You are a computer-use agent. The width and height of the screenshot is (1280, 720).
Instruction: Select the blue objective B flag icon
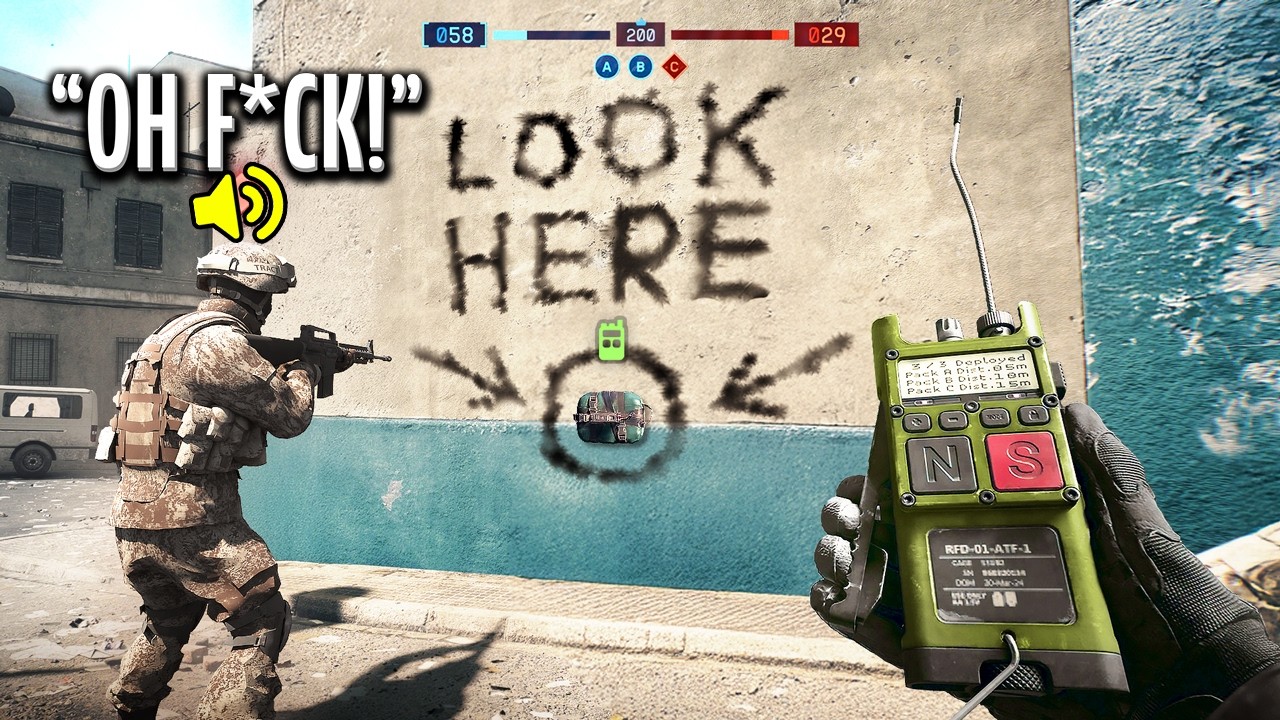641,67
